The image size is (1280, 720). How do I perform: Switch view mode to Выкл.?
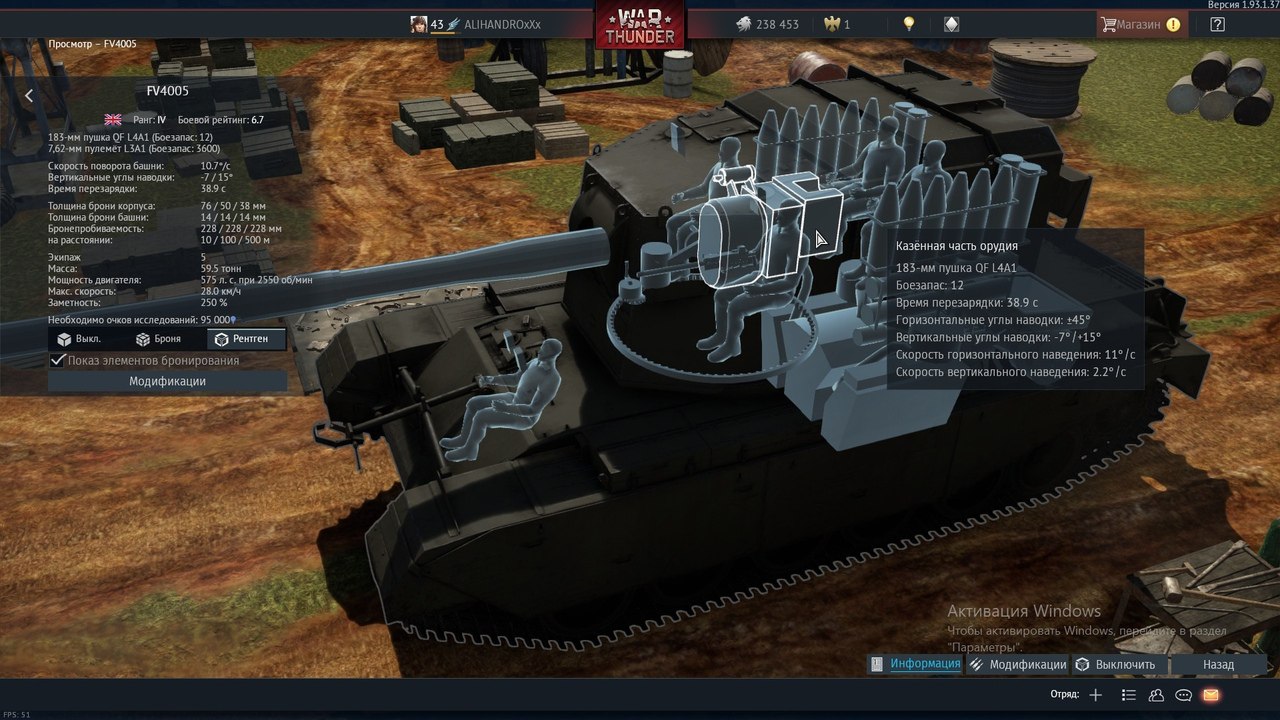pyautogui.click(x=80, y=339)
